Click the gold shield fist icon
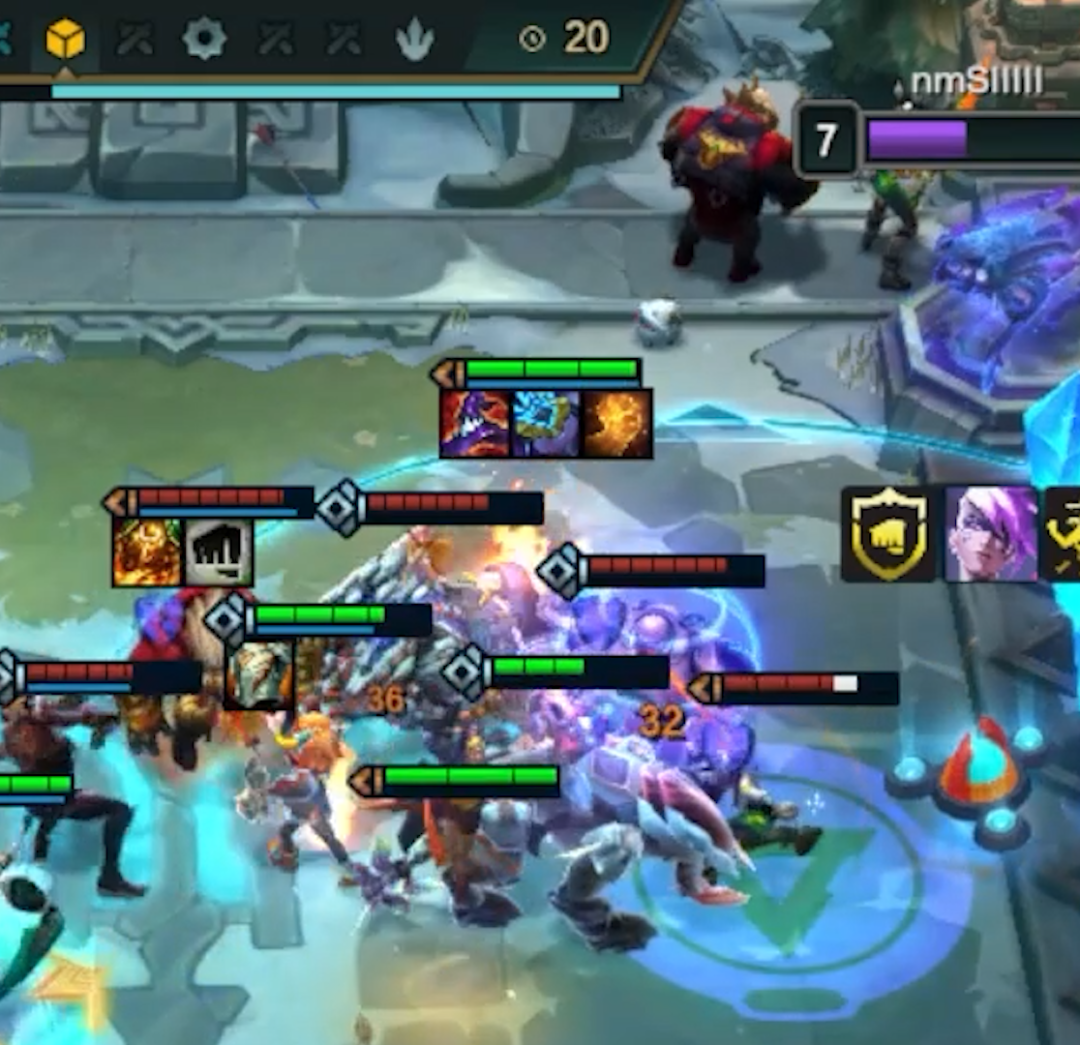Image resolution: width=1080 pixels, height=1045 pixels. [x=888, y=534]
